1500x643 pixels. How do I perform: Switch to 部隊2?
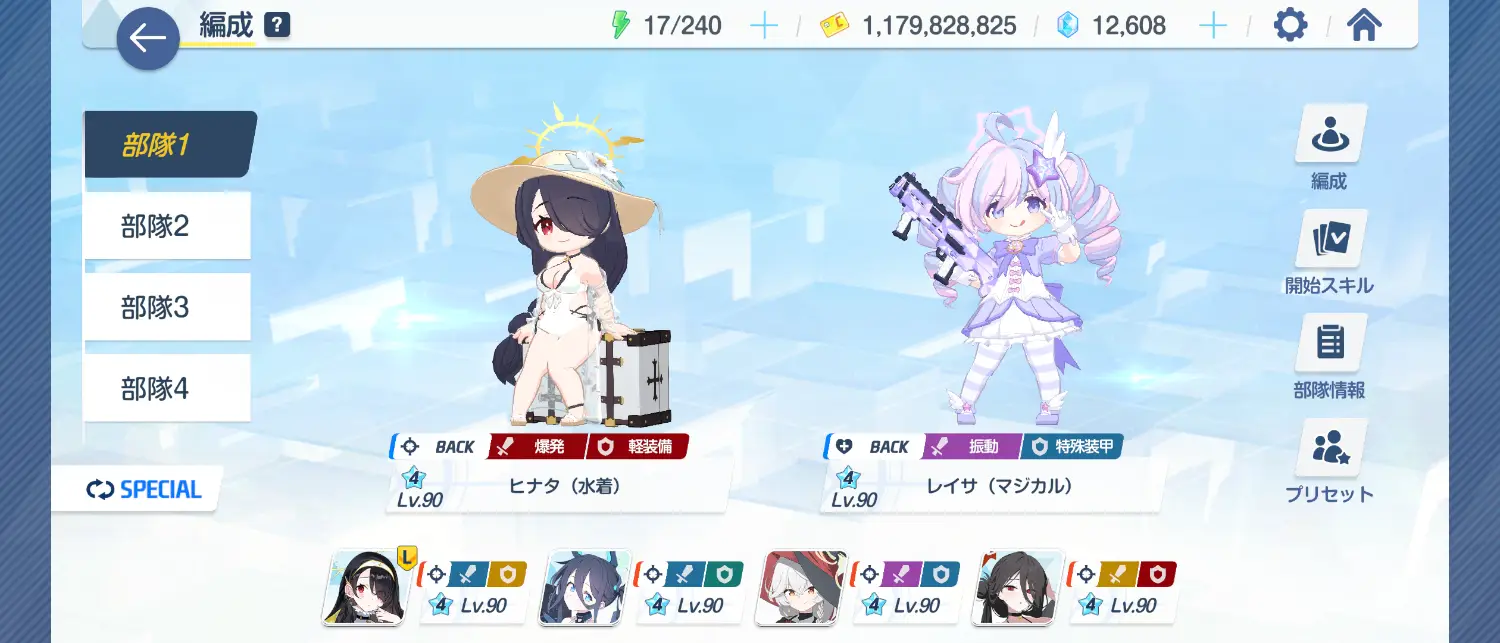point(166,226)
